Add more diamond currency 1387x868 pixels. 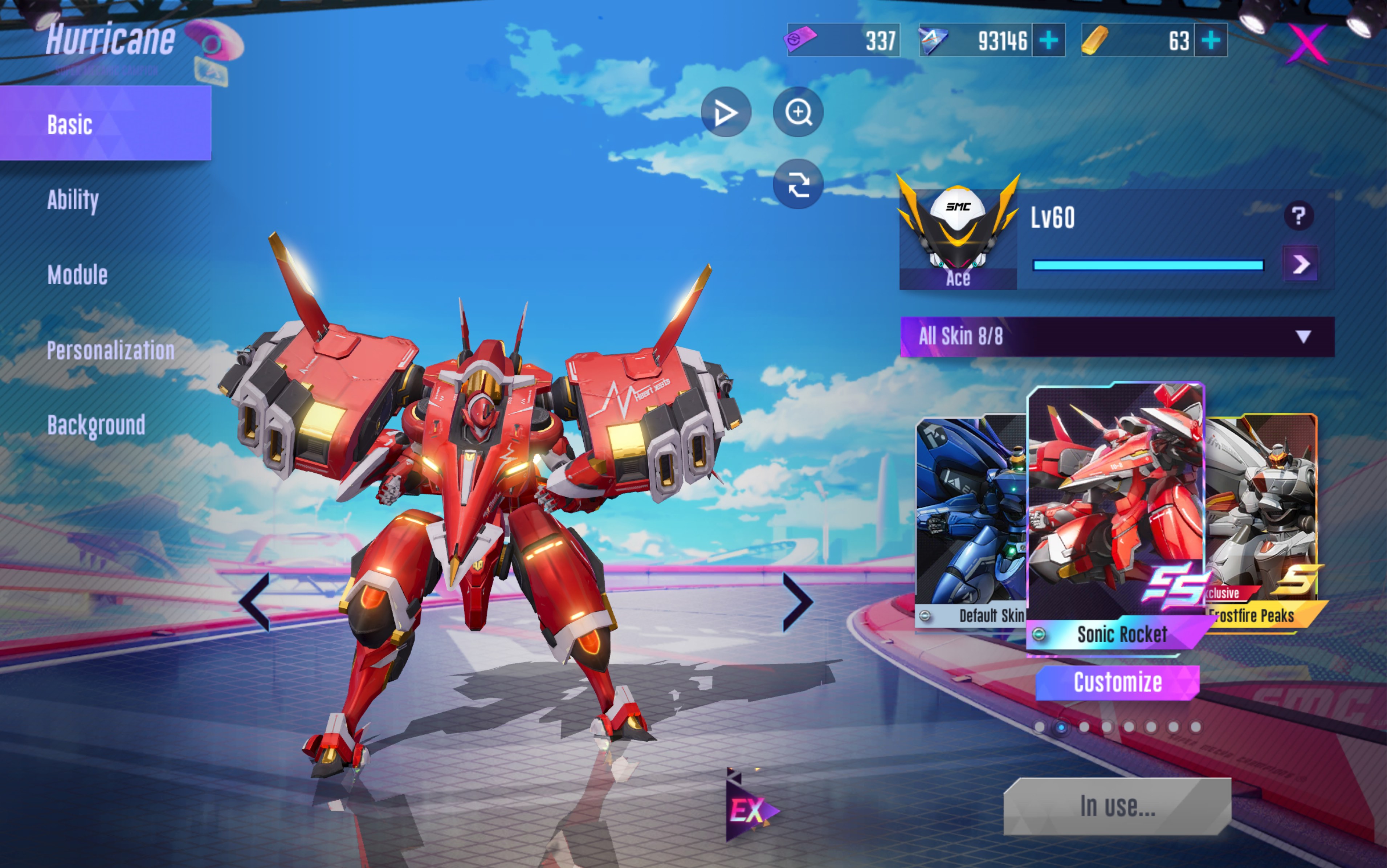coord(1048,40)
